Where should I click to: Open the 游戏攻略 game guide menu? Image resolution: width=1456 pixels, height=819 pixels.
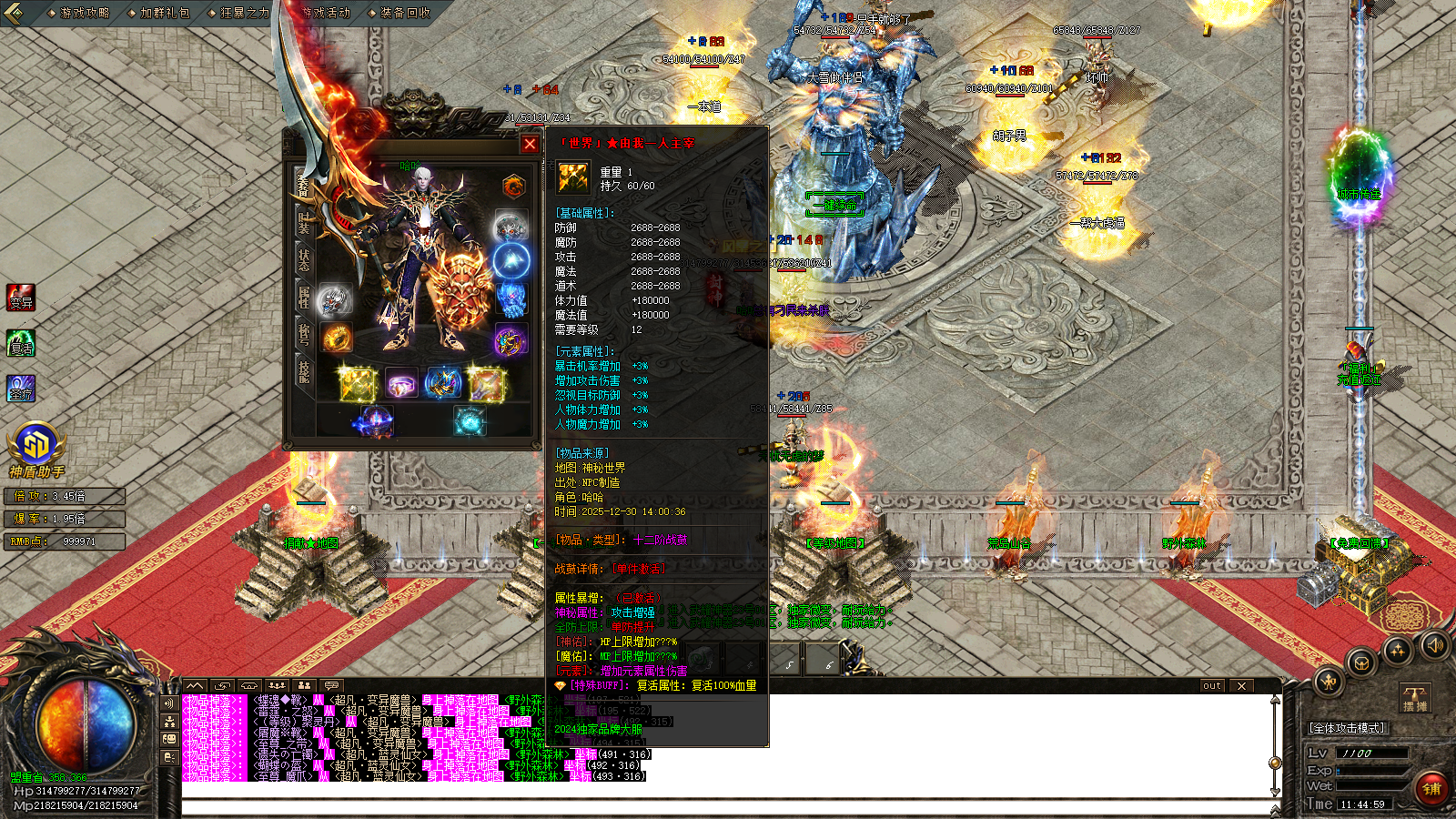point(79,13)
